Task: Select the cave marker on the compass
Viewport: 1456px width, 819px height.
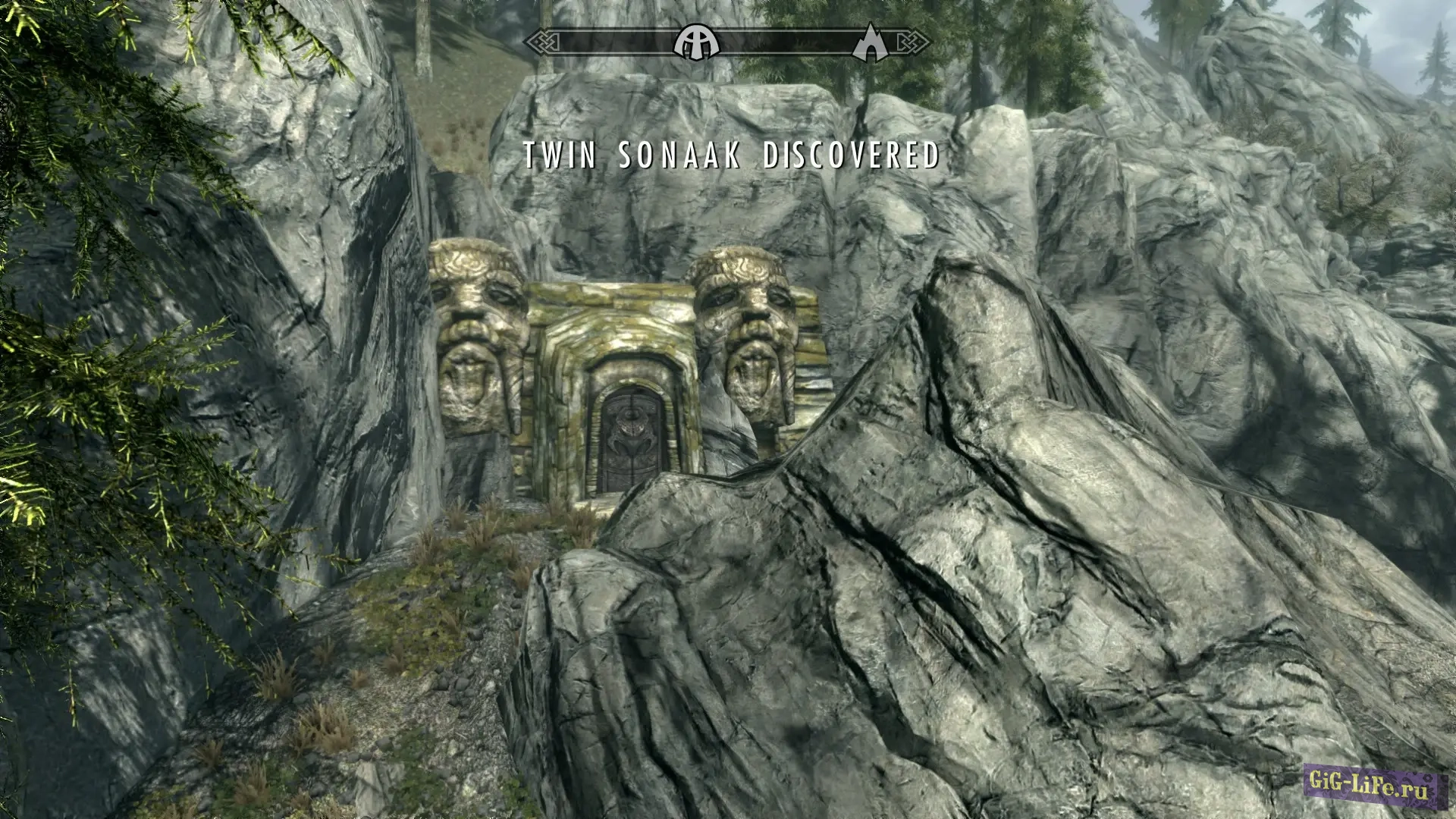Action: [x=871, y=42]
